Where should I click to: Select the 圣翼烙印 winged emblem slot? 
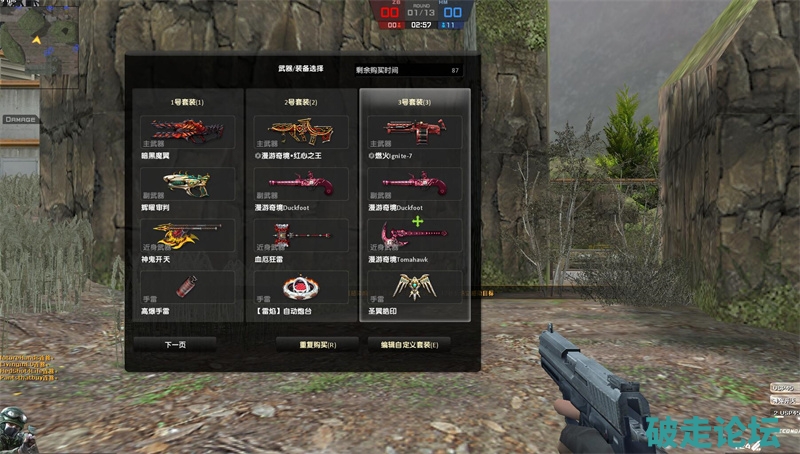pos(415,286)
